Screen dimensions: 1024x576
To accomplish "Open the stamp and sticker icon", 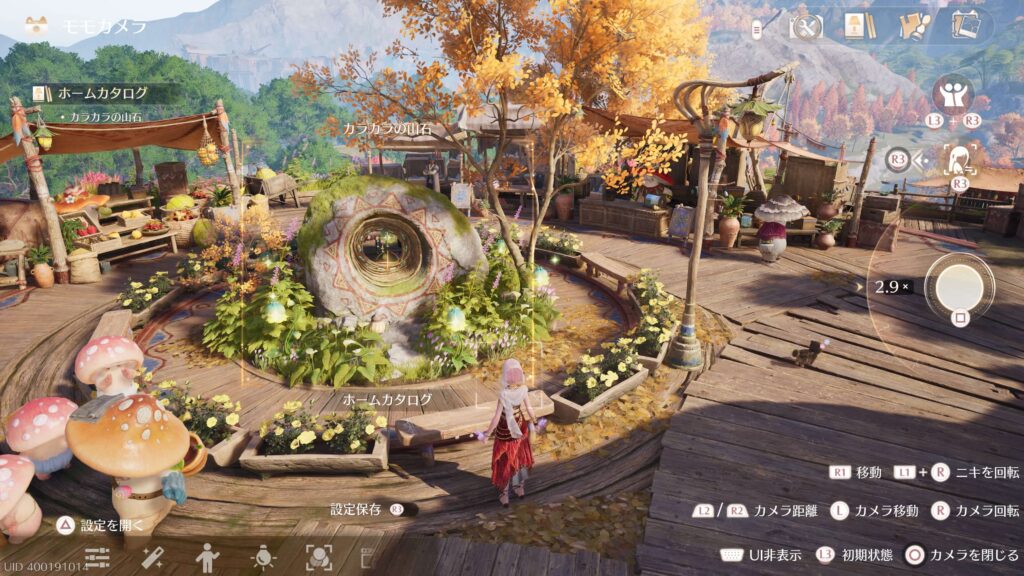I will tap(912, 26).
